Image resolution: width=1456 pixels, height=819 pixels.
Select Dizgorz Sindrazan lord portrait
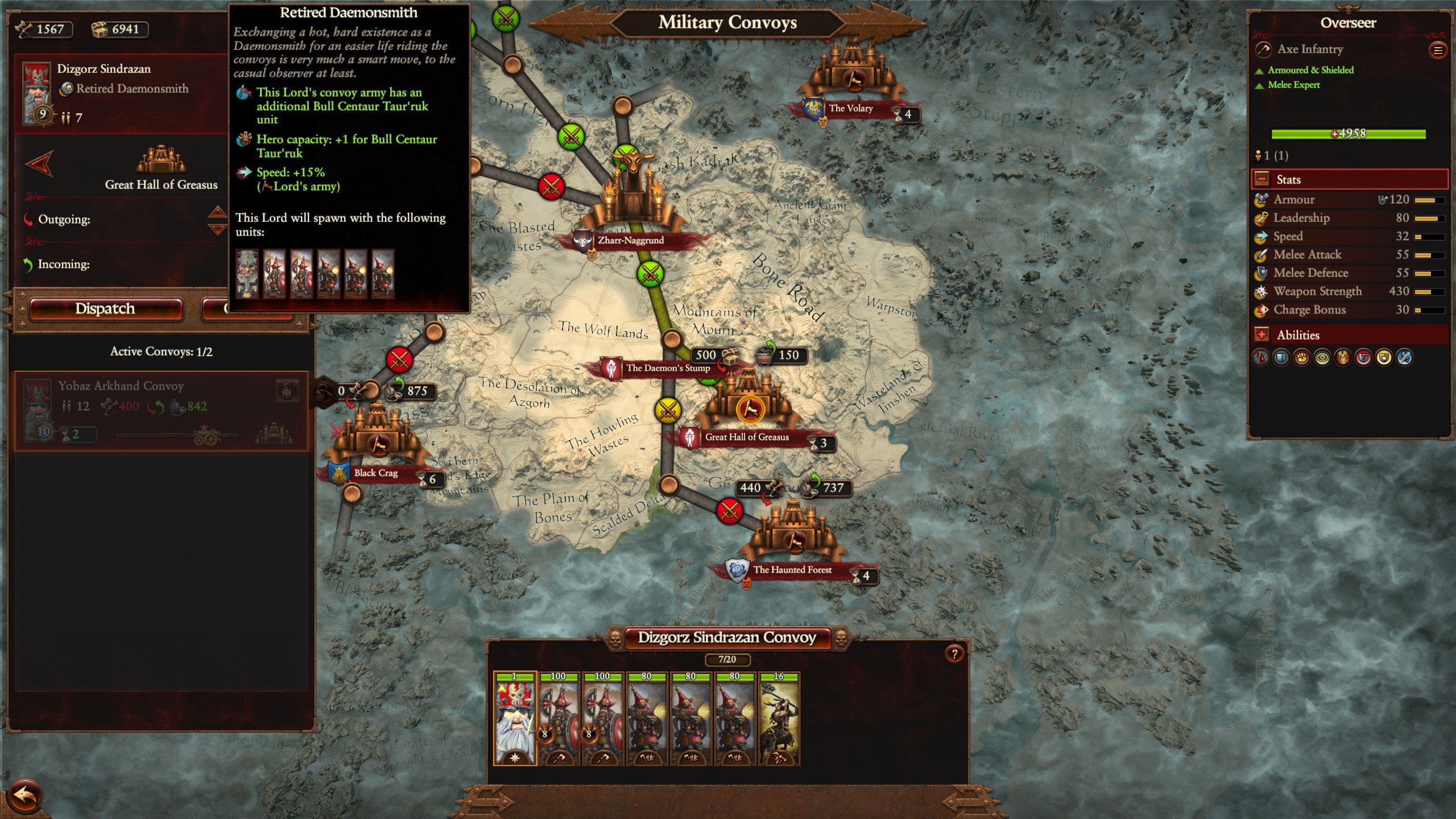pyautogui.click(x=37, y=92)
